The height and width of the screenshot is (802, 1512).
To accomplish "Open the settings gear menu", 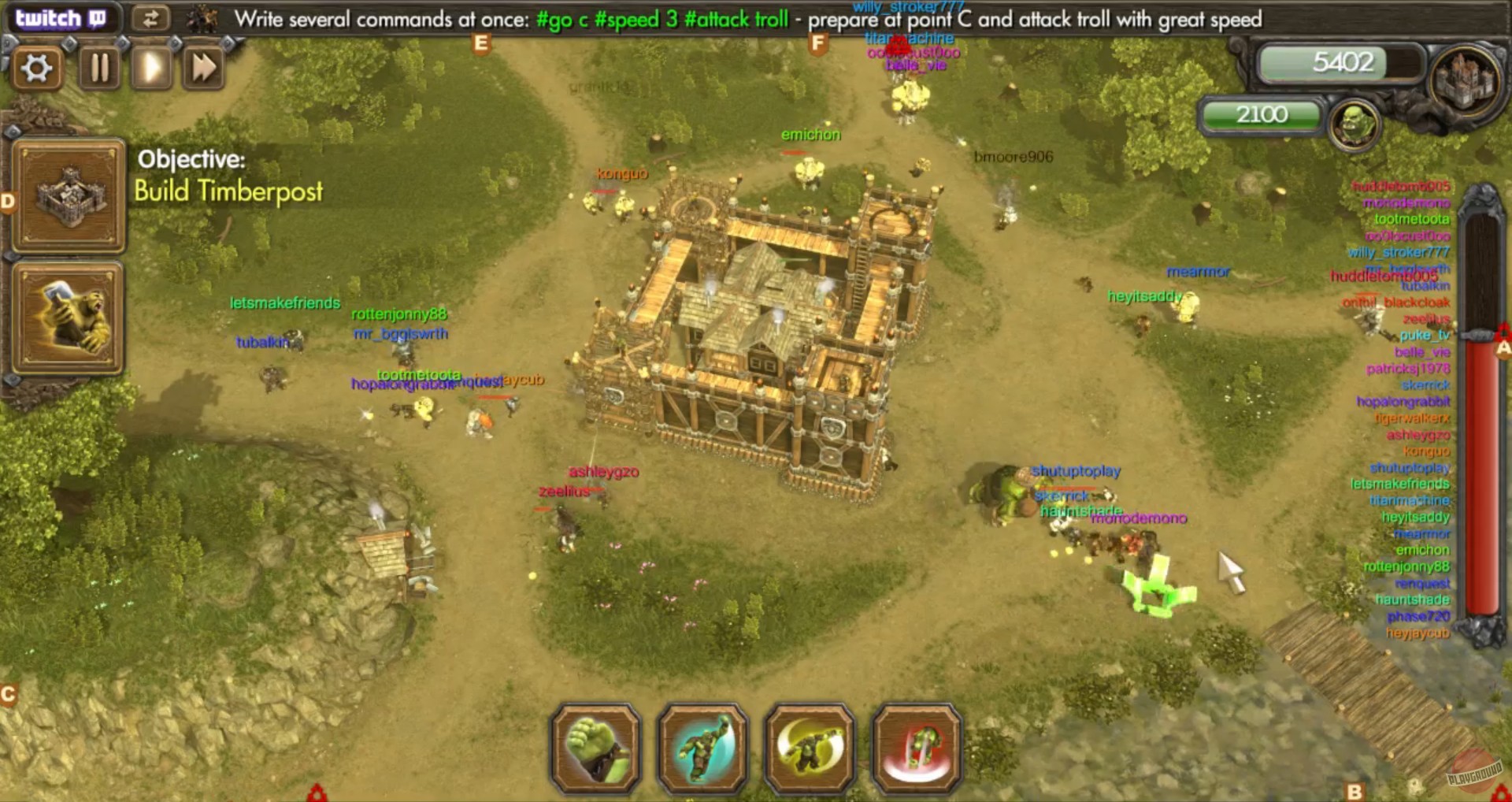I will (37, 68).
